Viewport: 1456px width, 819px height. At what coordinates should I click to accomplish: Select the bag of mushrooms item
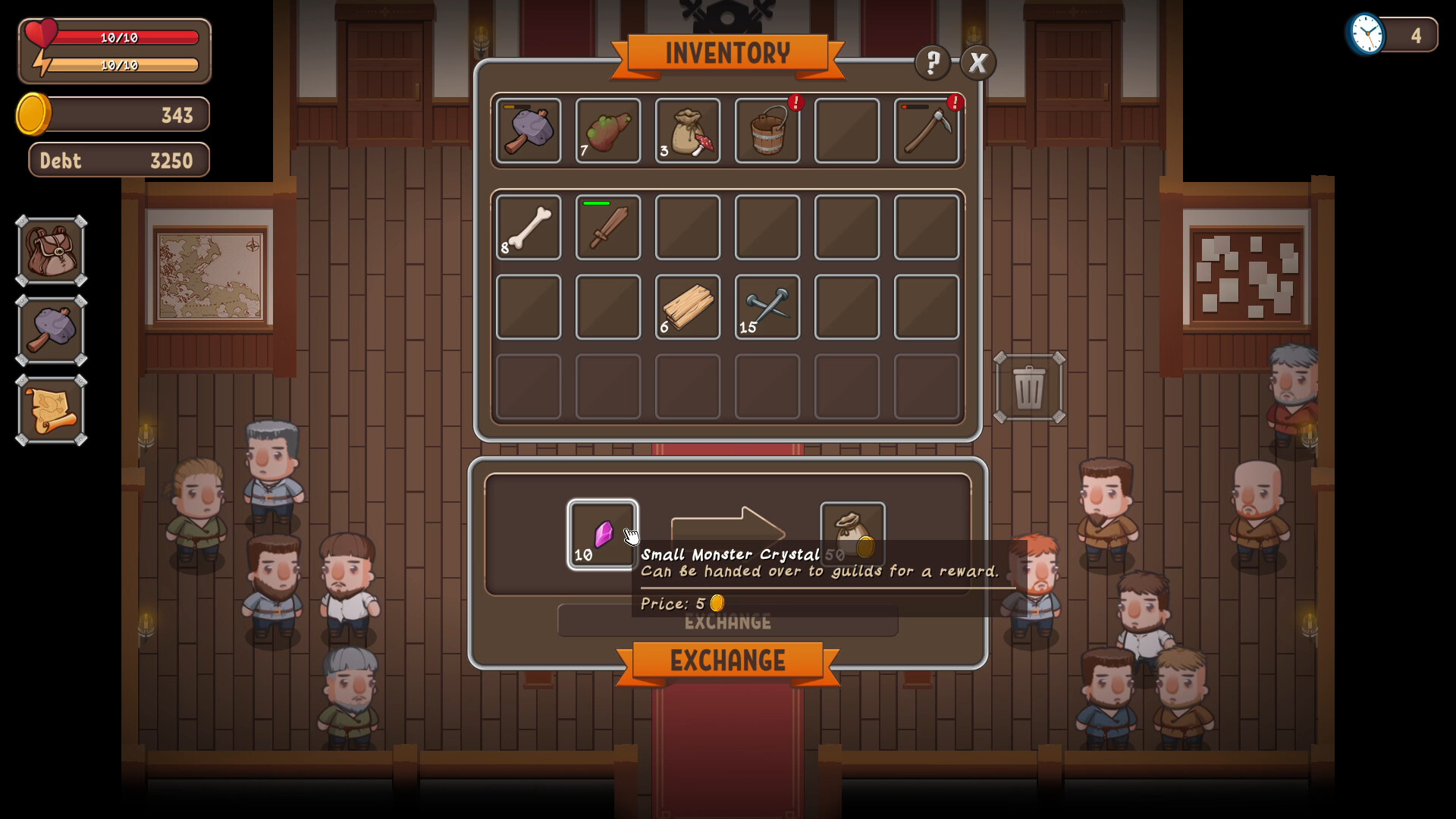(687, 130)
